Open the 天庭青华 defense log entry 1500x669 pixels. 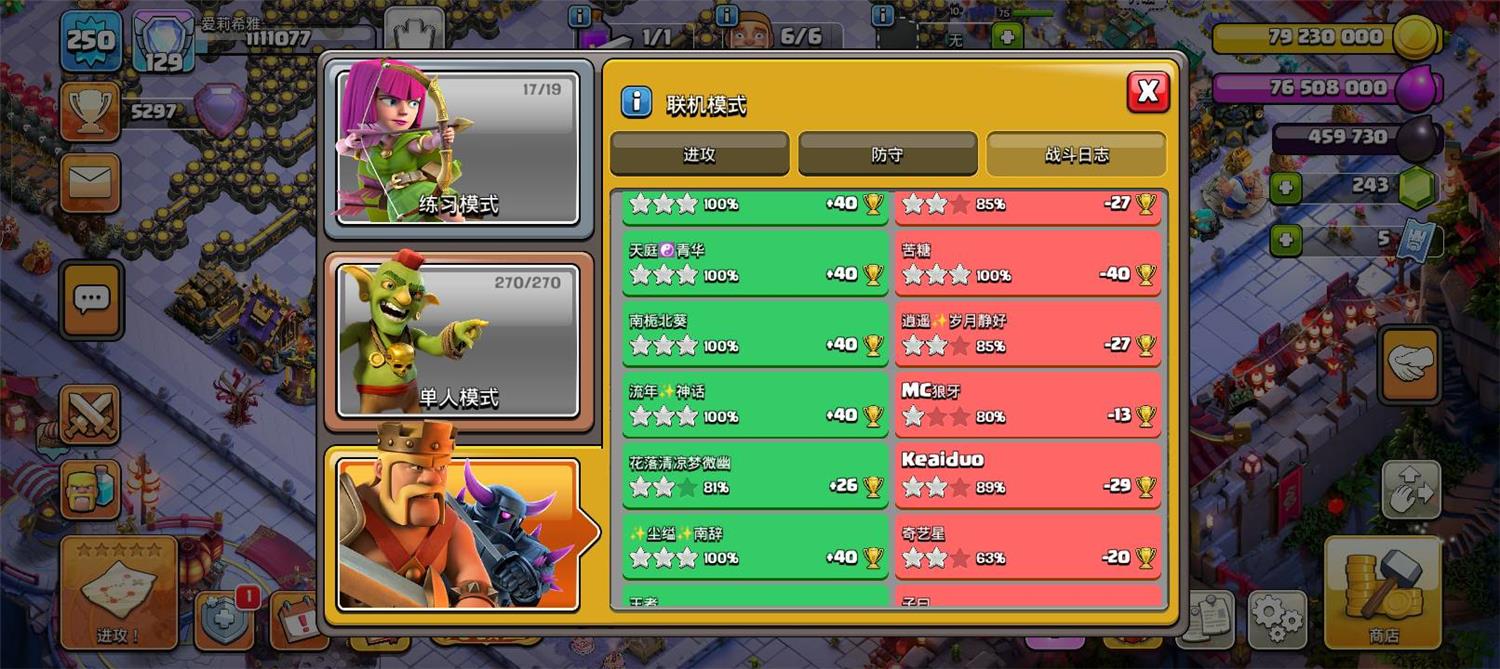coord(755,264)
